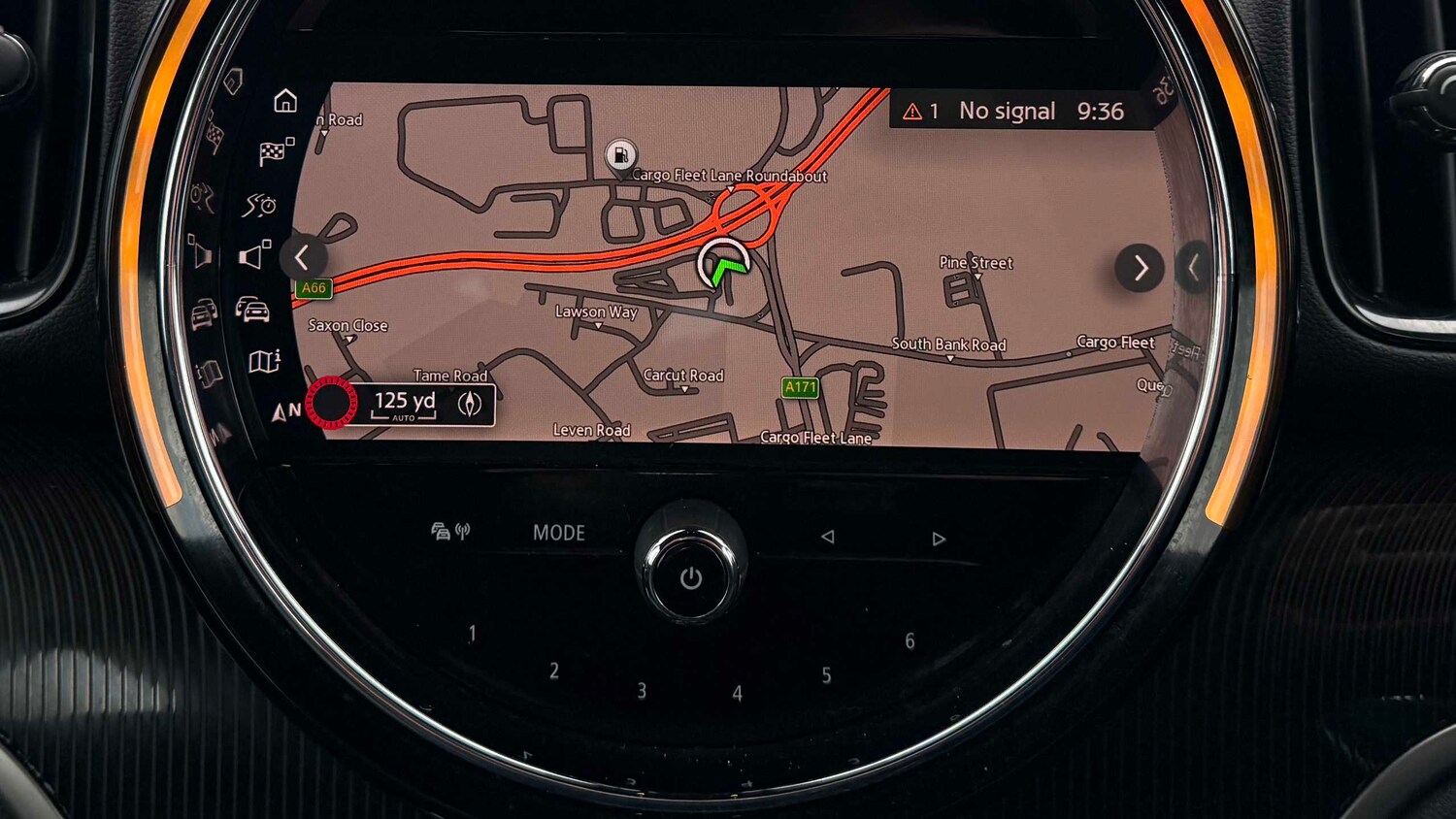Image resolution: width=1456 pixels, height=819 pixels.
Task: Click the right arrow on the map
Action: click(x=1140, y=268)
